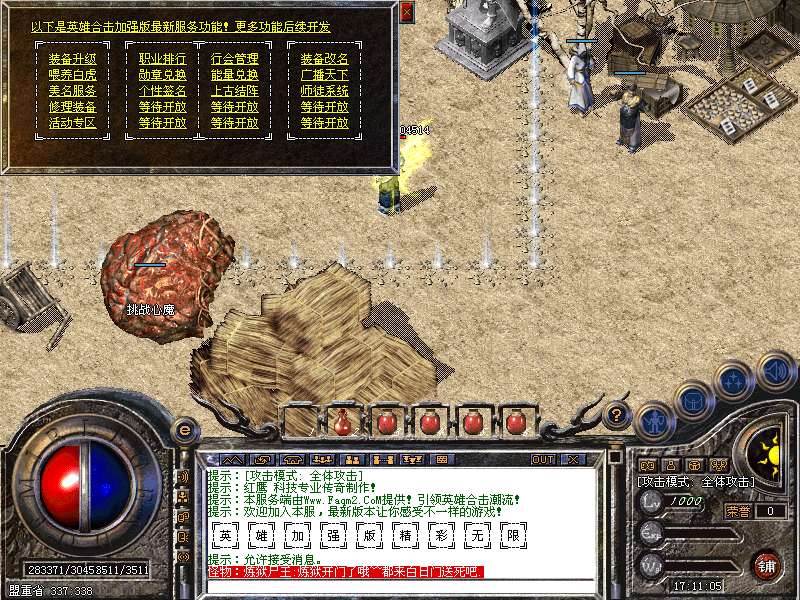This screenshot has height=600, width=800.
Task: Click 修理装备 to repair equipment
Action: [x=73, y=107]
